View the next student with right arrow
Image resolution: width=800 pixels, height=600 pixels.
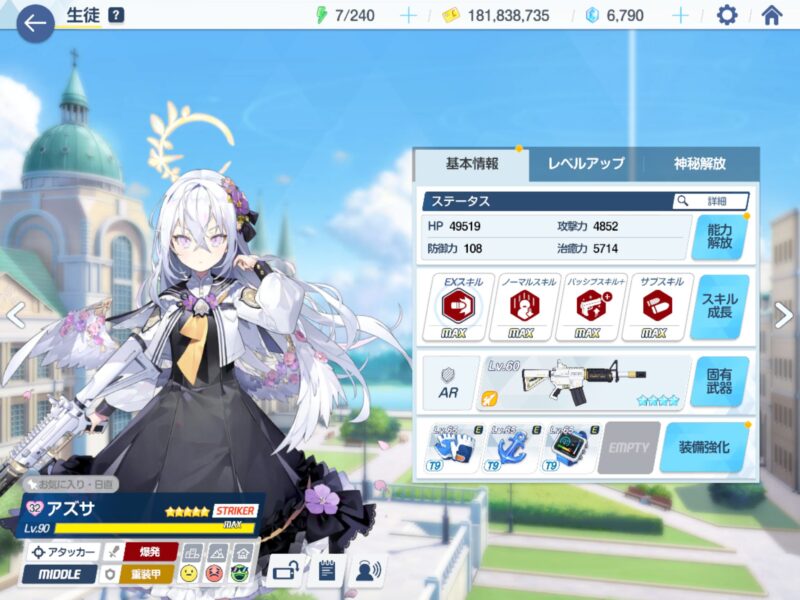tap(784, 316)
